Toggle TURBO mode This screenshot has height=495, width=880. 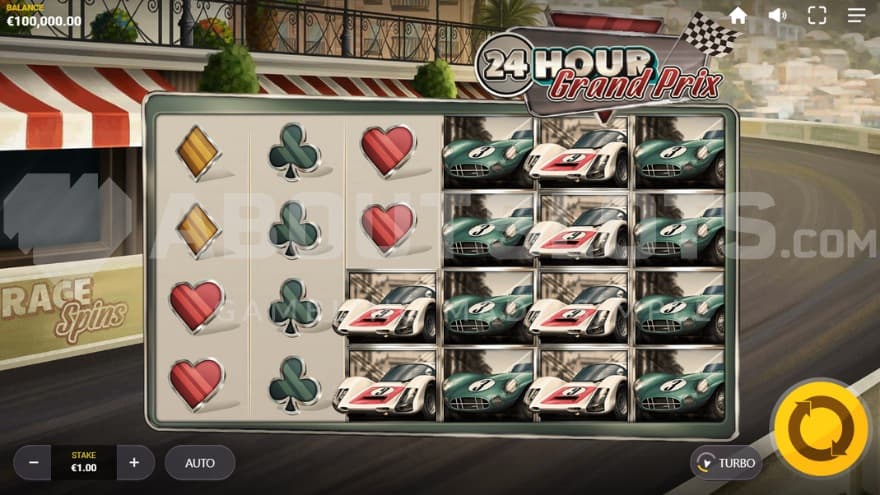coord(726,463)
